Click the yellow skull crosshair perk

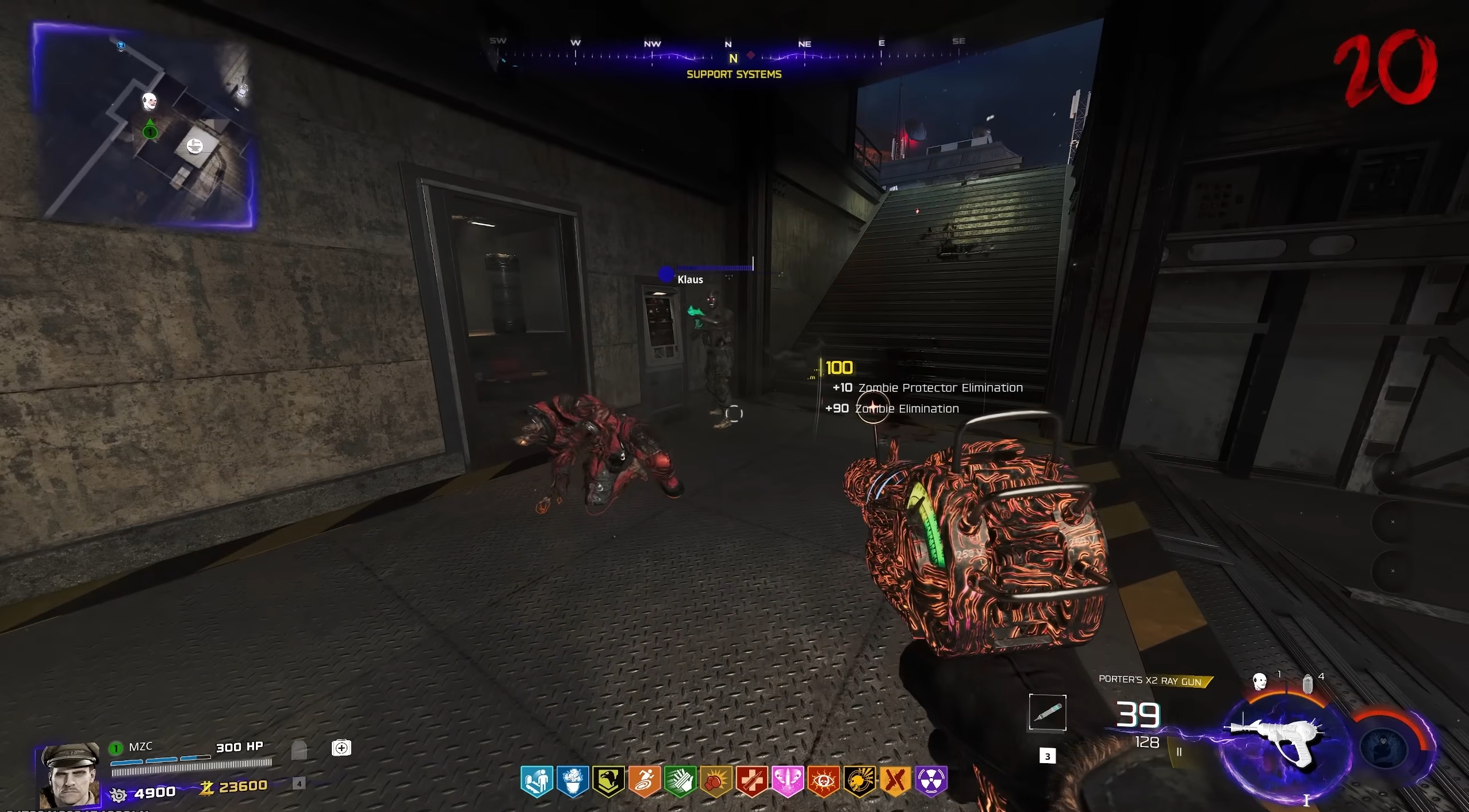point(860,781)
